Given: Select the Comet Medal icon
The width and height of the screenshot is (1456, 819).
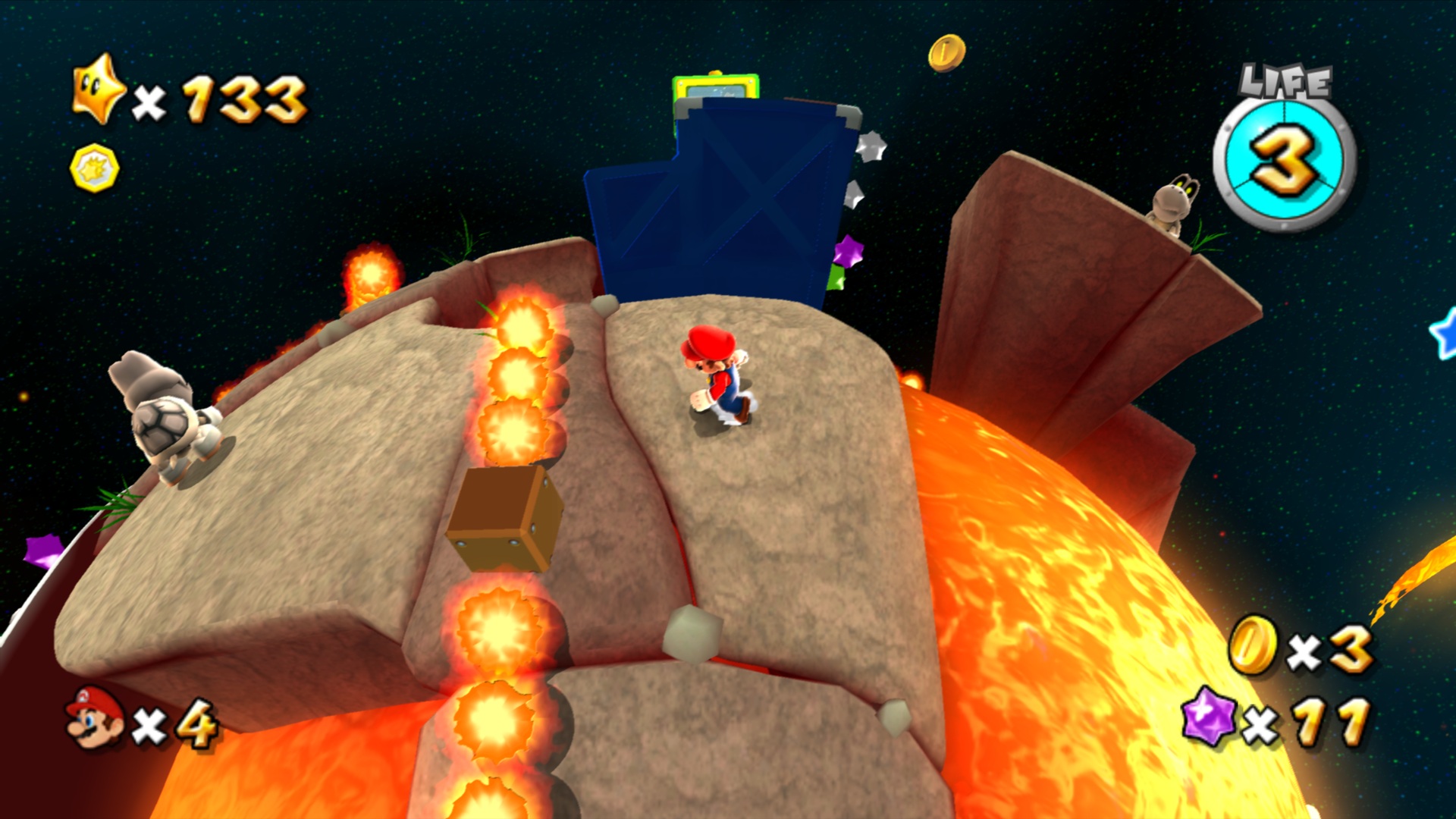Looking at the screenshot, I should point(95,168).
